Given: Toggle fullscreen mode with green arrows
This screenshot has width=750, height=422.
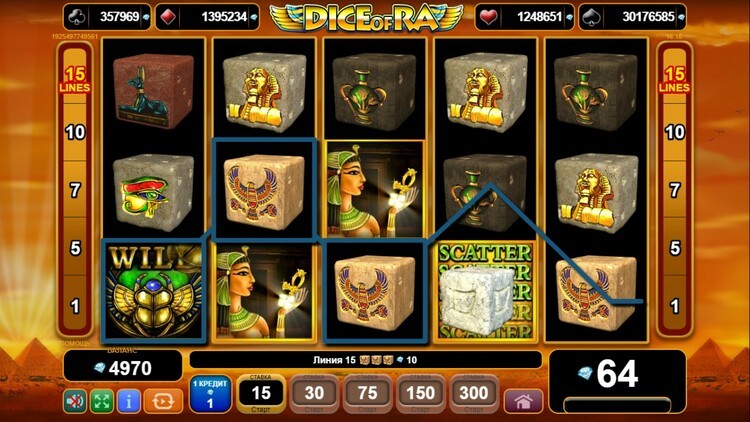Looking at the screenshot, I should [x=102, y=401].
